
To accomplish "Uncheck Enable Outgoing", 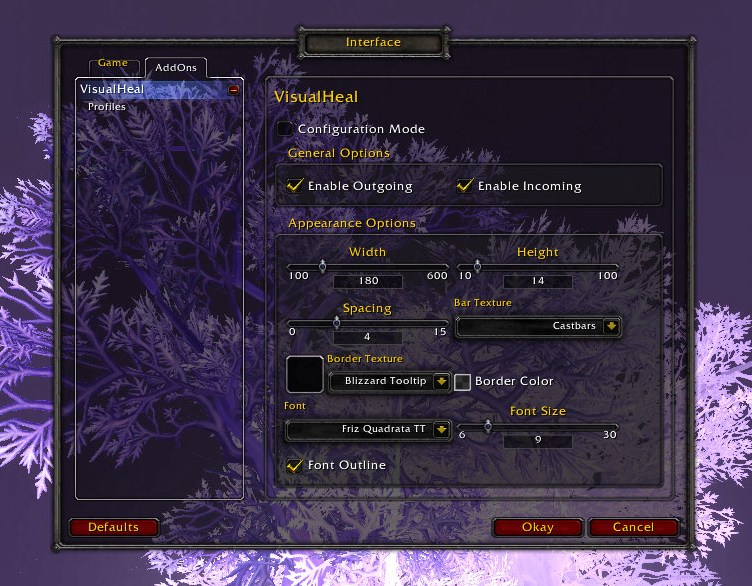I will coord(295,185).
